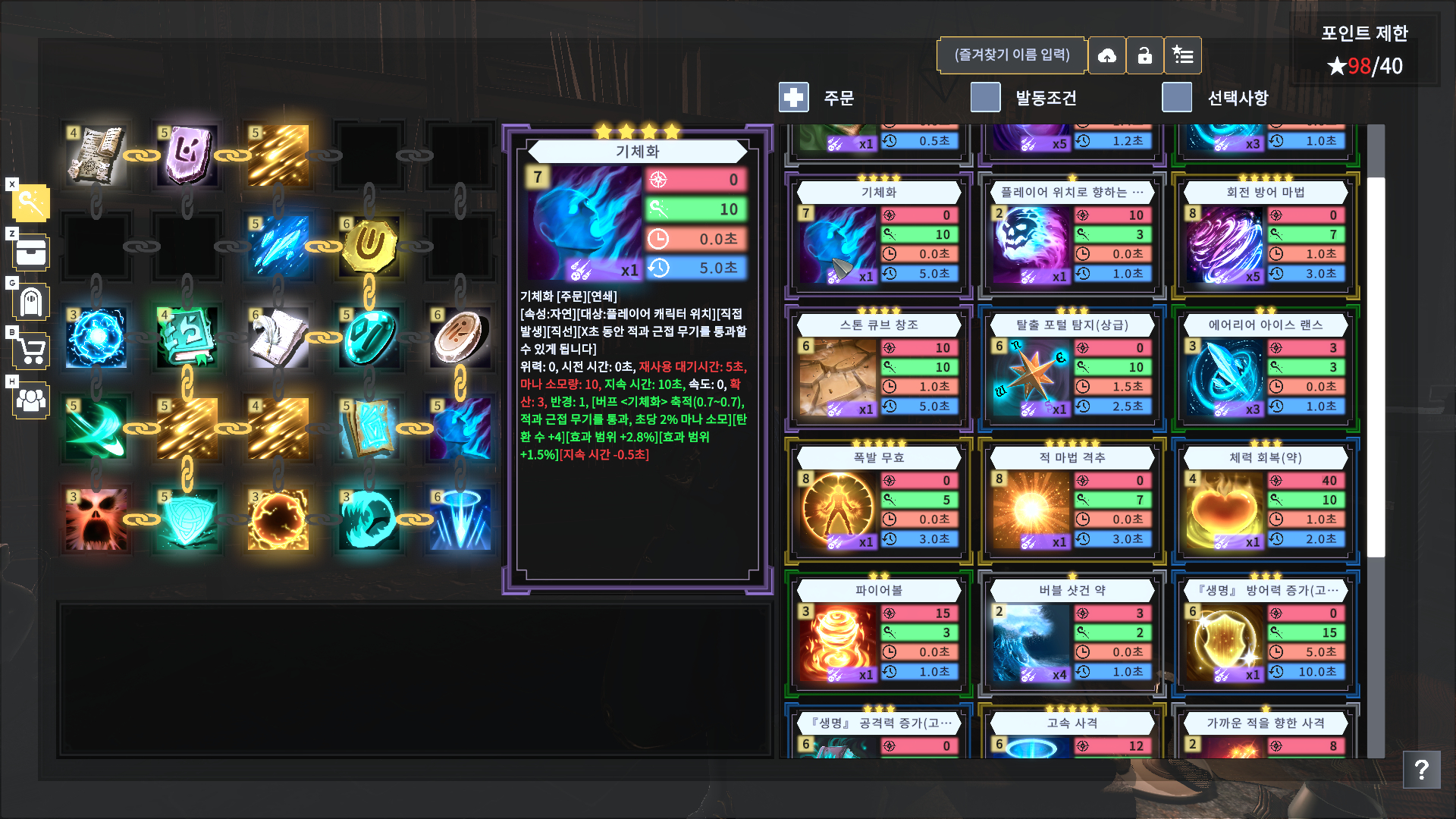Toggle the blue plus 주문 spell filter
The width and height of the screenshot is (1456, 819).
pos(794,97)
